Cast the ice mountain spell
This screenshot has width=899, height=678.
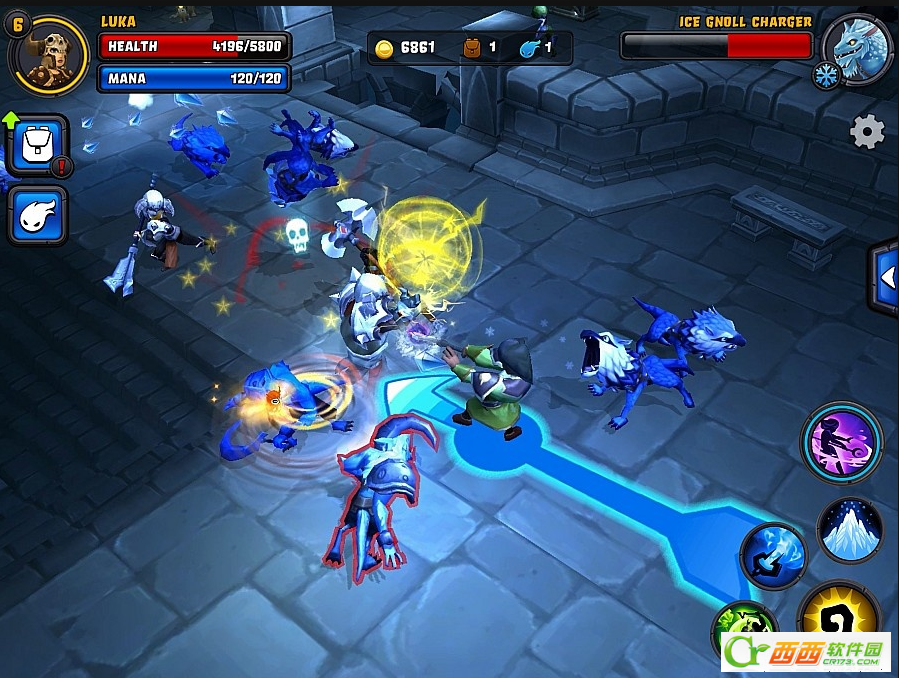tap(850, 529)
